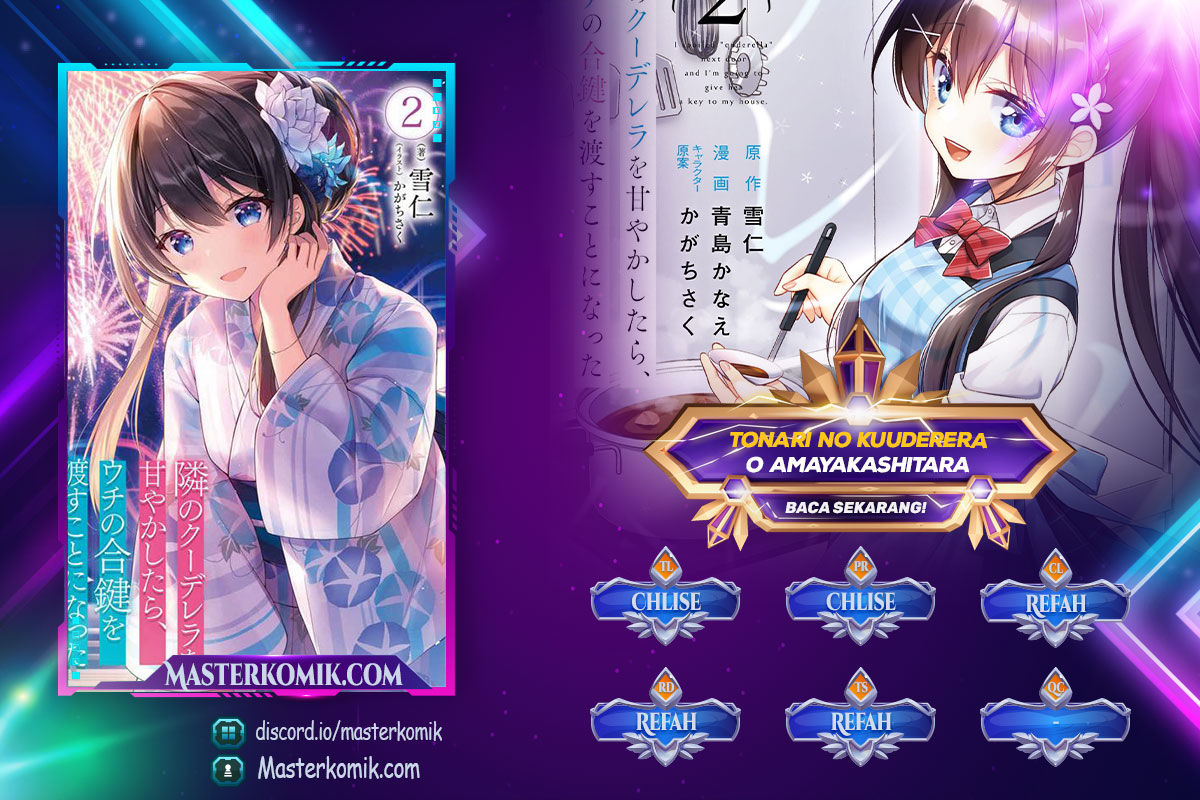Click the CL badge labeled Refah
This screenshot has width=1200, height=800.
1055,603
